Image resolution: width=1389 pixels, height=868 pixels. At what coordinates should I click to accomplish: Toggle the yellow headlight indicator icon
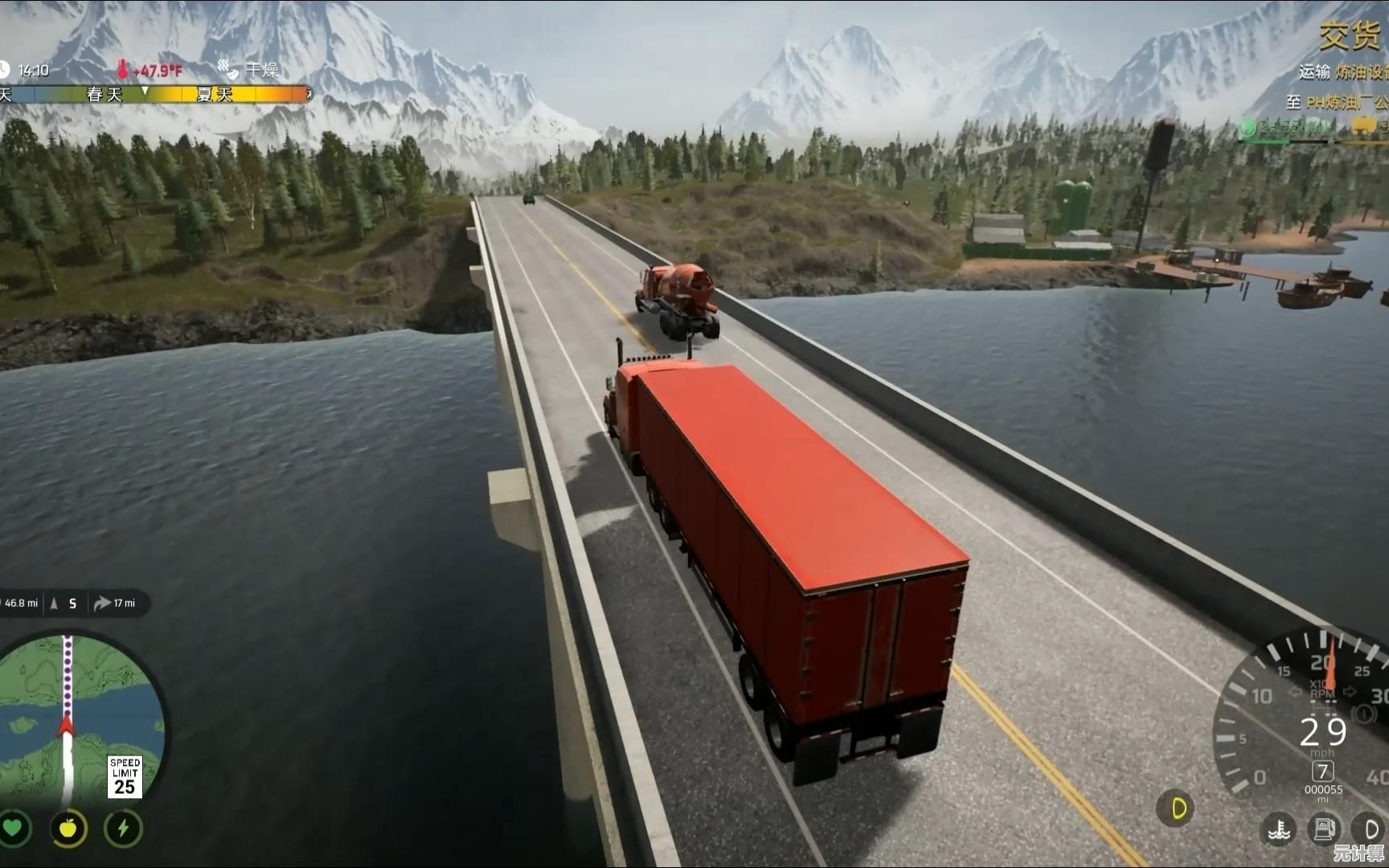(x=1177, y=808)
